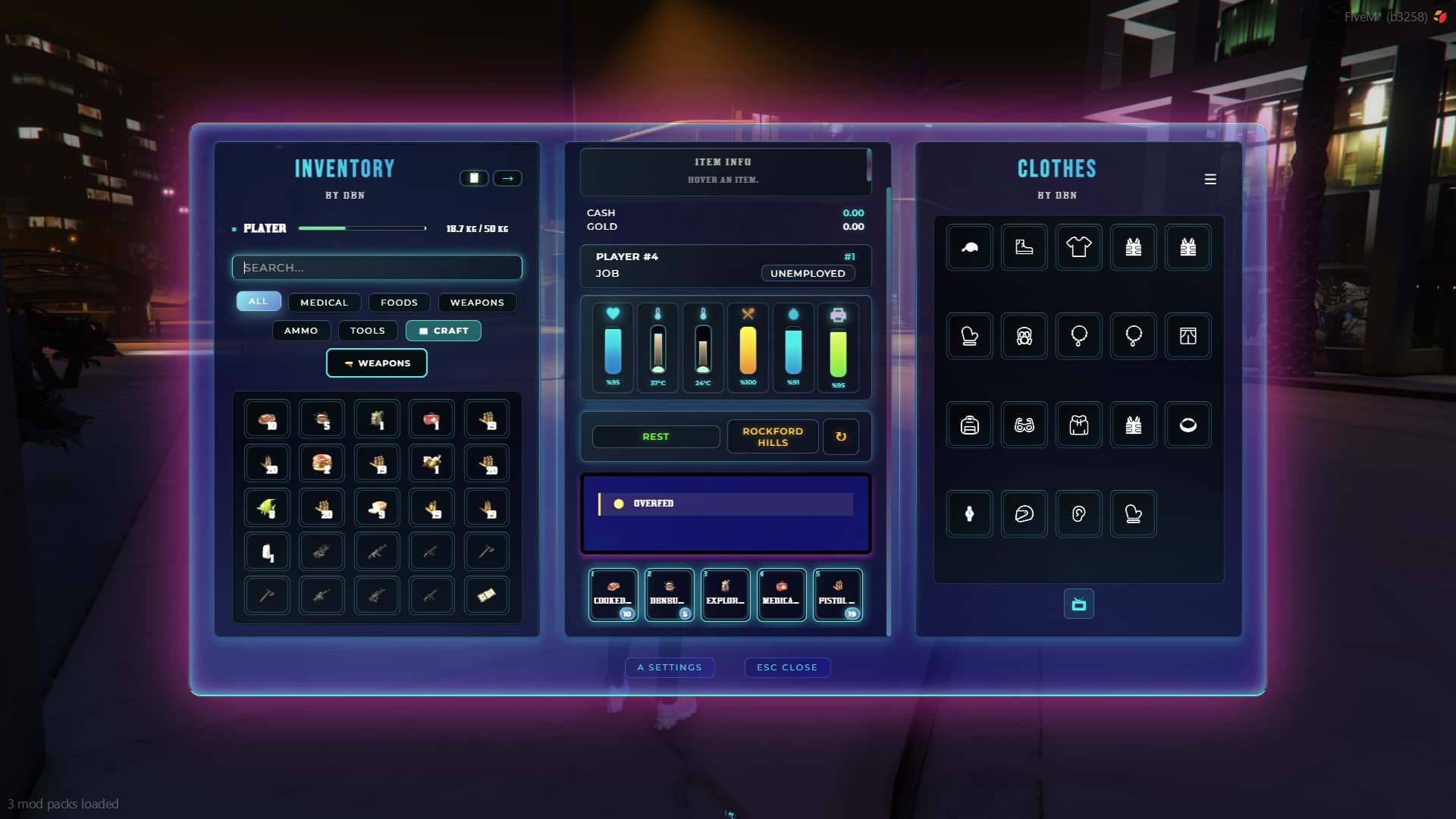The image size is (1456, 819).
Task: Expand the arrow button near the Inventory title
Action: tap(509, 178)
